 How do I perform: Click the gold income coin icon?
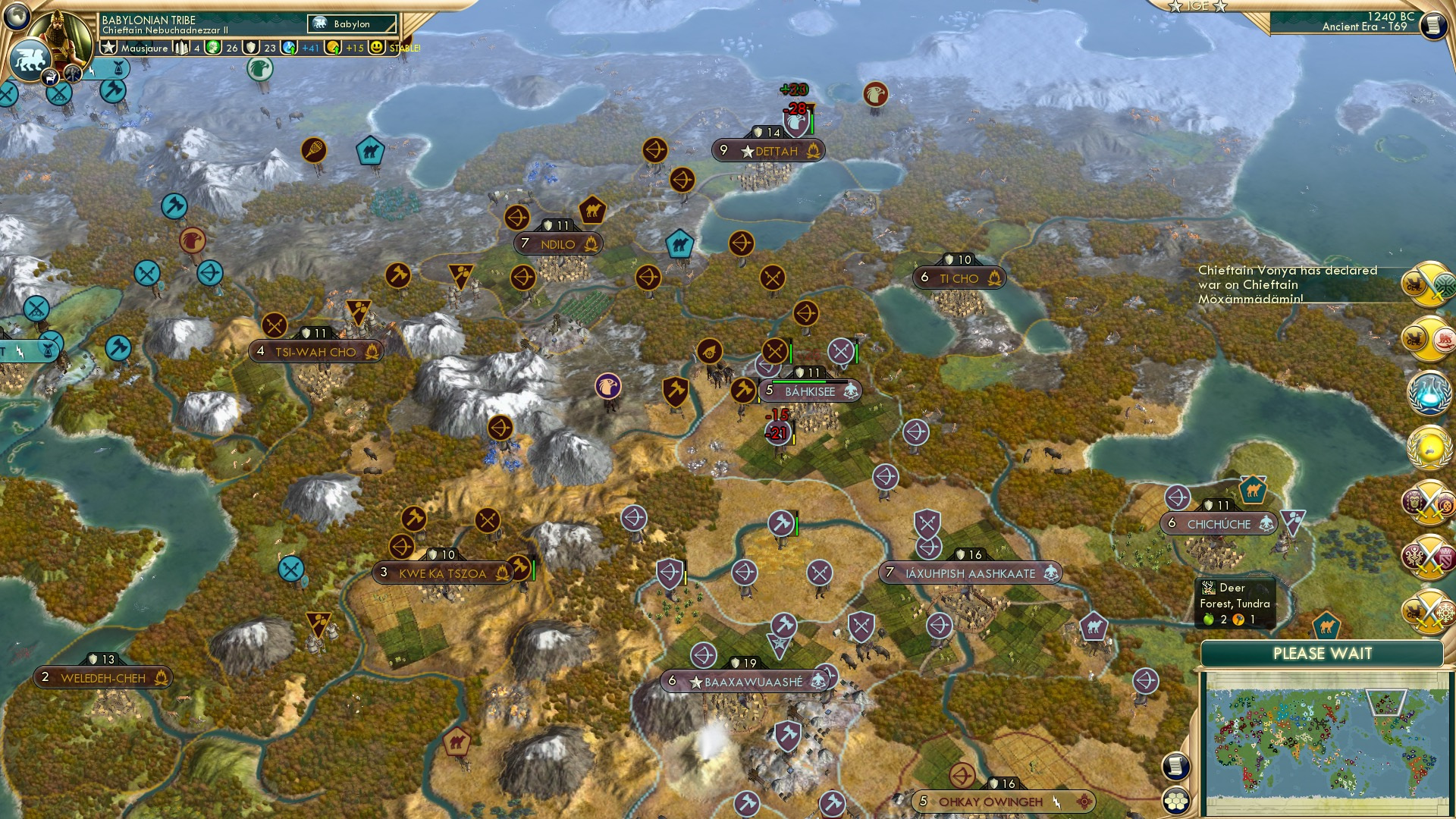[334, 48]
